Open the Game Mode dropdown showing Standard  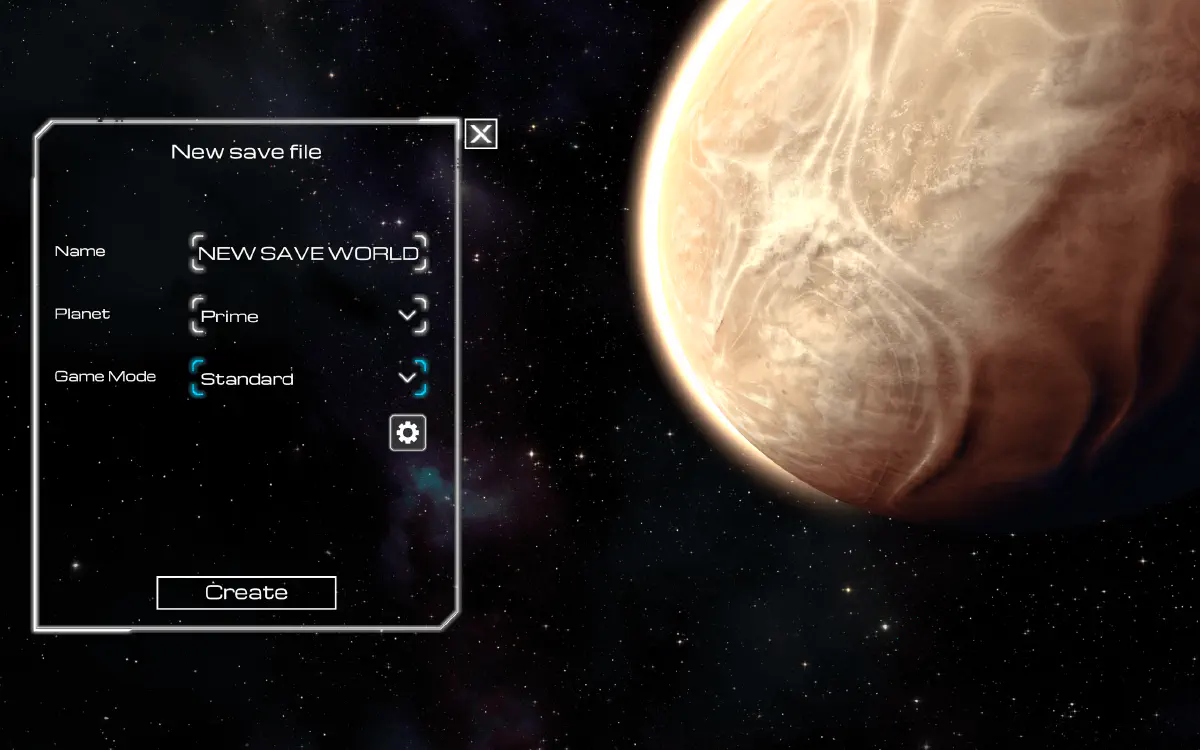308,379
